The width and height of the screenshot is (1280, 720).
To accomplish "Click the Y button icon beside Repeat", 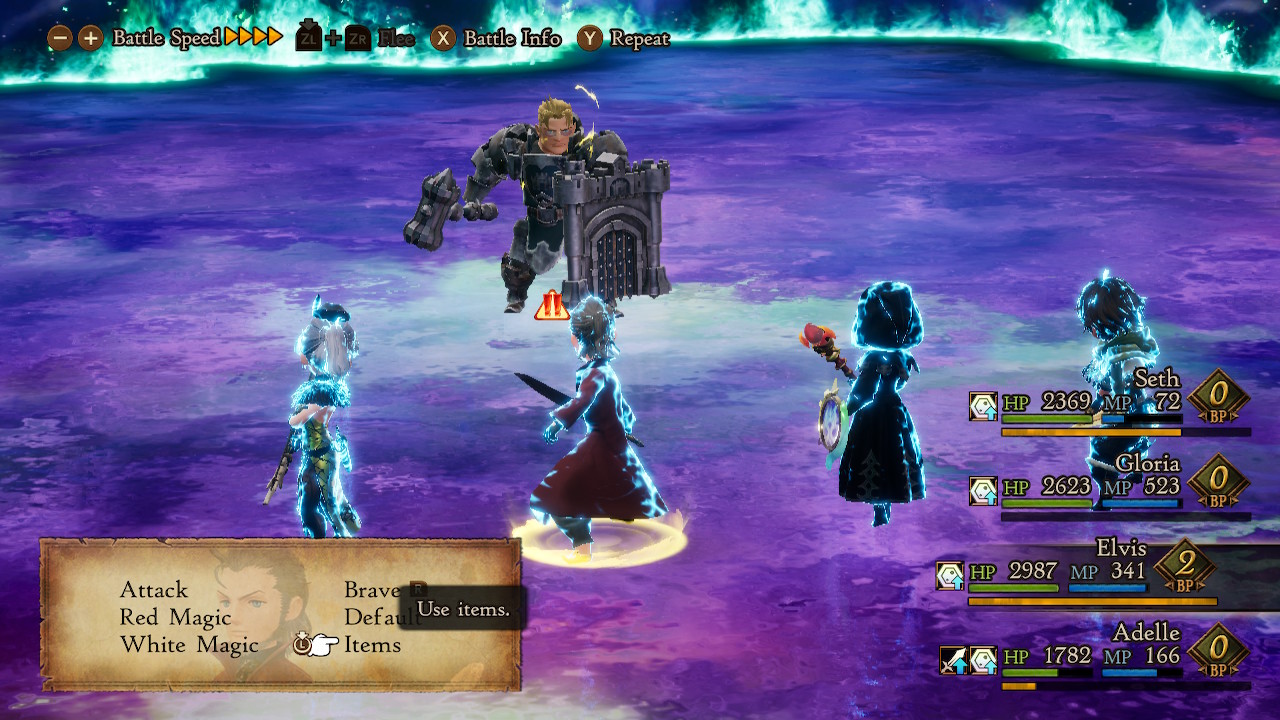I will coord(592,39).
